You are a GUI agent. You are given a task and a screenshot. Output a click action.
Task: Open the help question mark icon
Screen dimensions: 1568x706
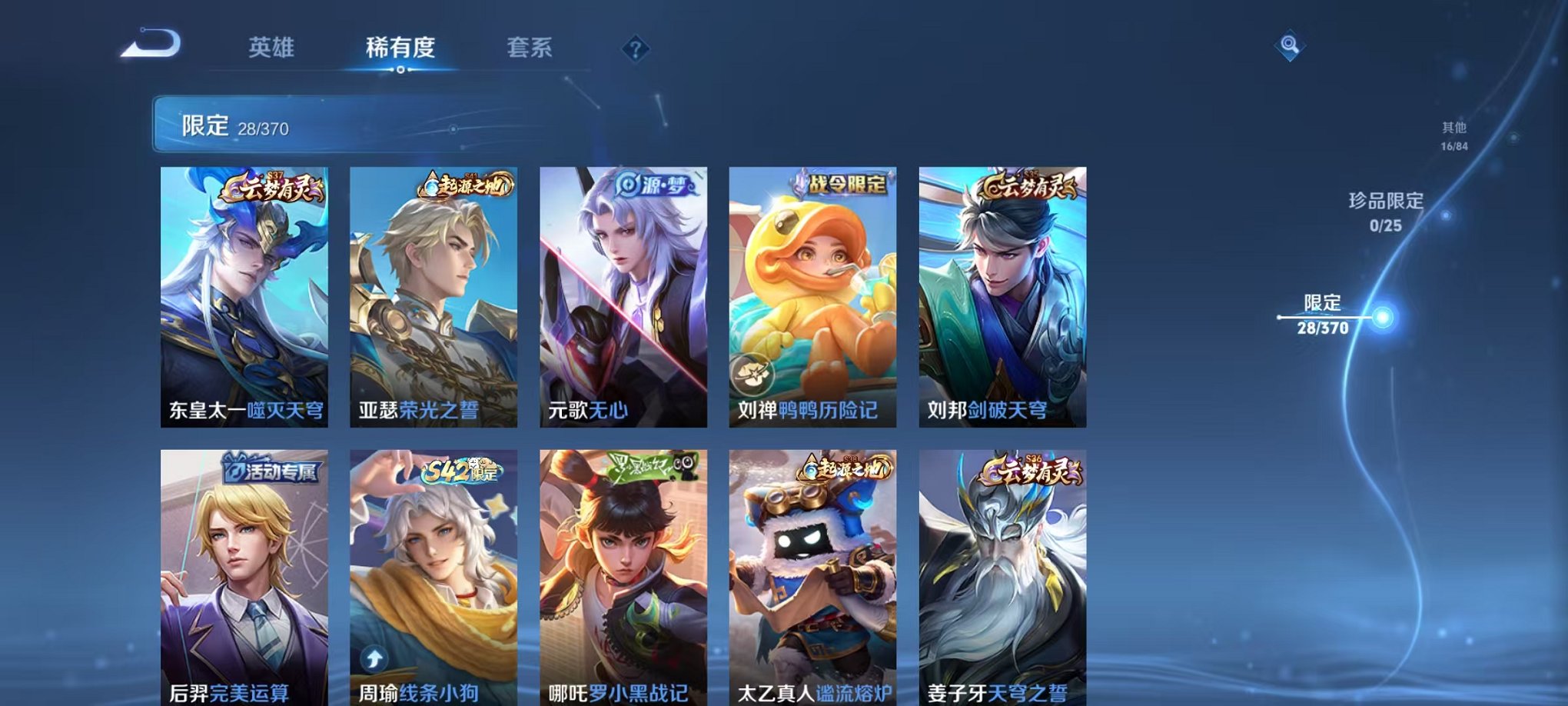(x=635, y=49)
